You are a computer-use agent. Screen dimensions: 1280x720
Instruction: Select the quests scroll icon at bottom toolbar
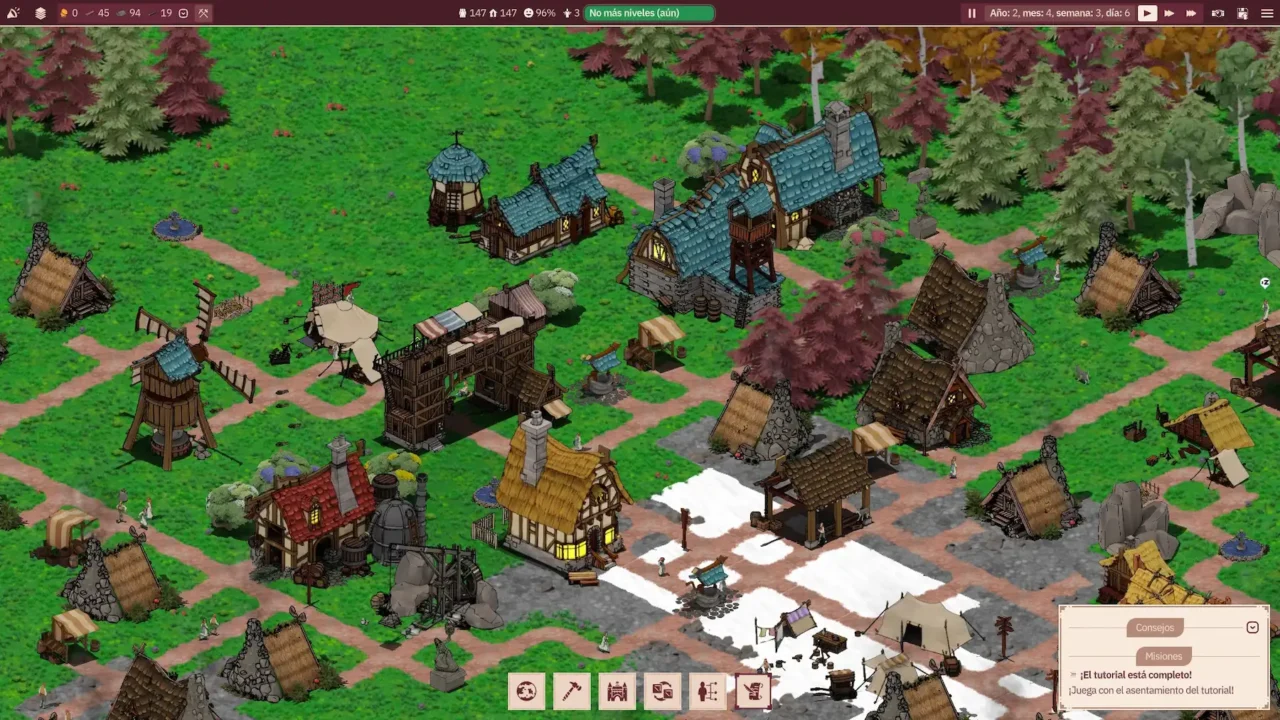(x=753, y=690)
